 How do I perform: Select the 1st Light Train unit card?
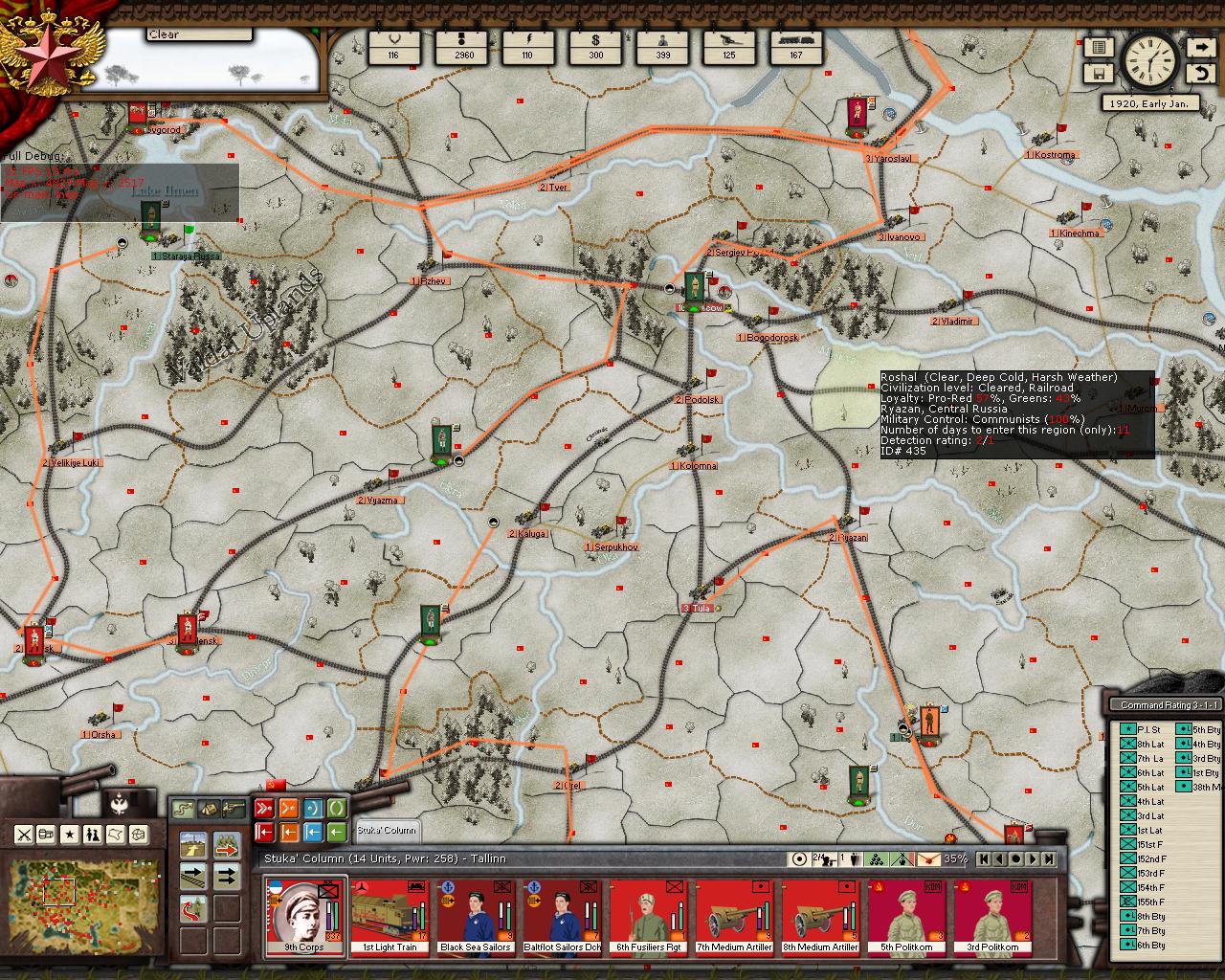(390, 916)
